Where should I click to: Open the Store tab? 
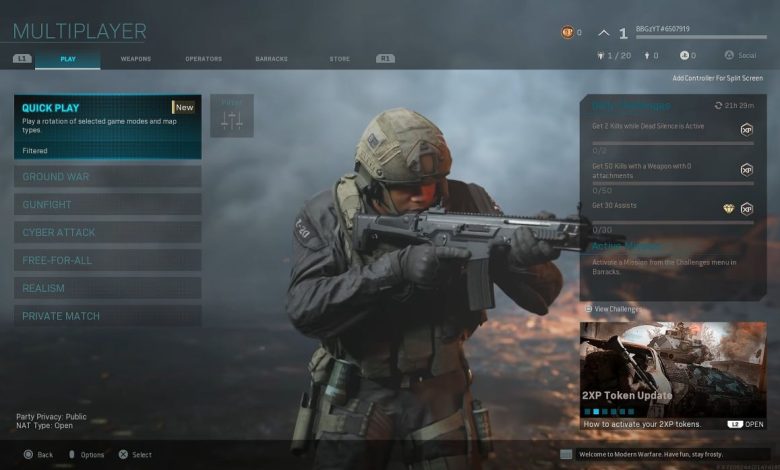pos(340,59)
